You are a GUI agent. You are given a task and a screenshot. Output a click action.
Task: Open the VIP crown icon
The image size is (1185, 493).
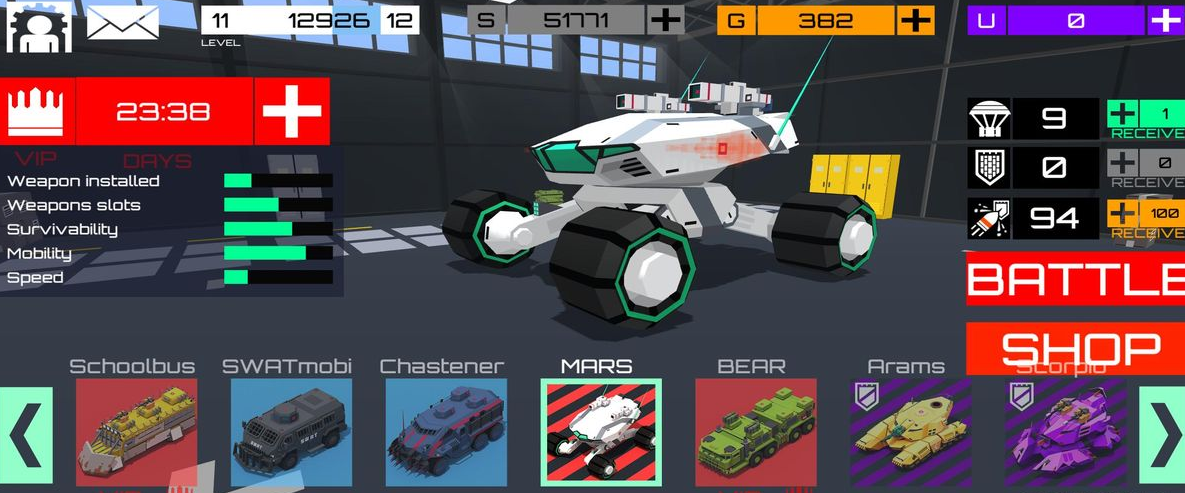click(x=37, y=111)
